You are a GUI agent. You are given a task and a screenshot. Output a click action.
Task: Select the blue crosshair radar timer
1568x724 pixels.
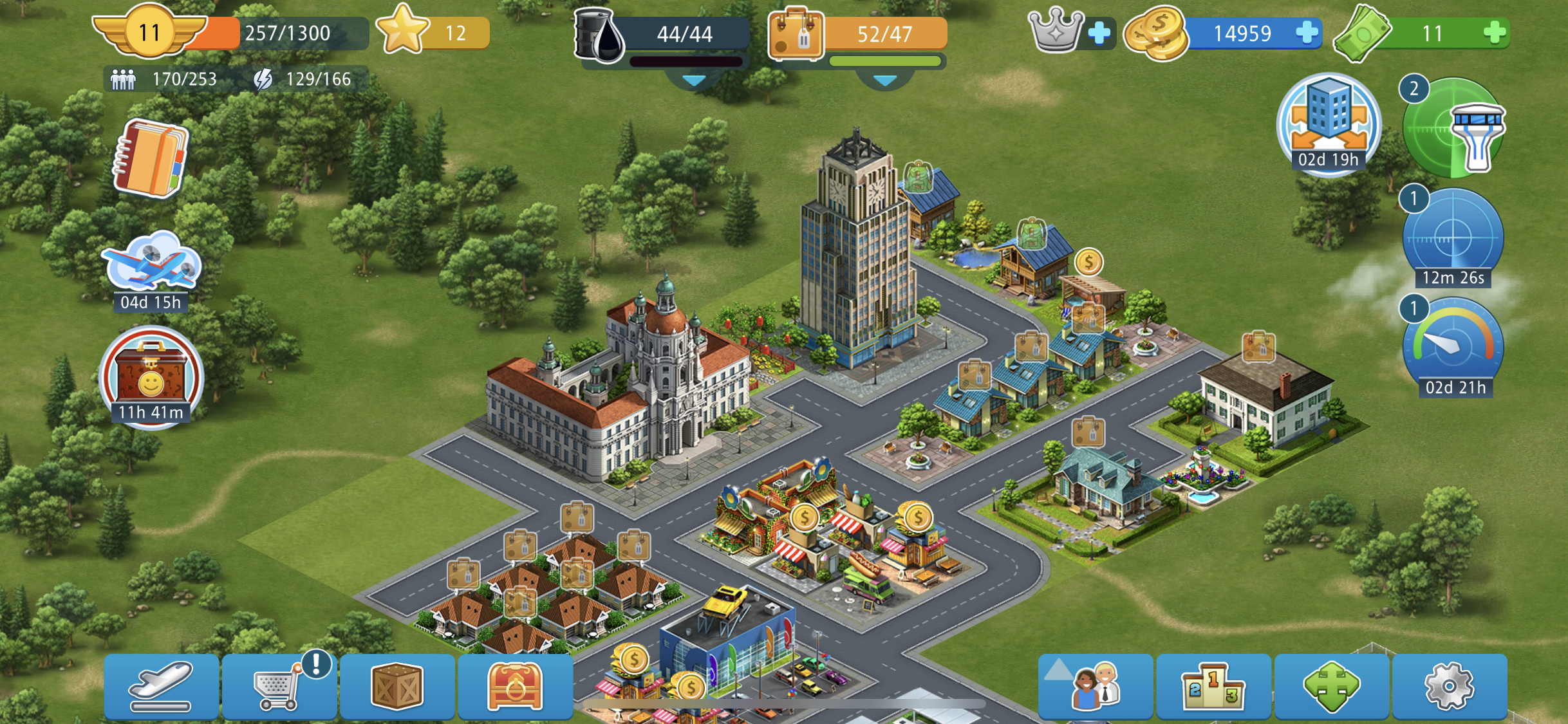pyautogui.click(x=1453, y=238)
